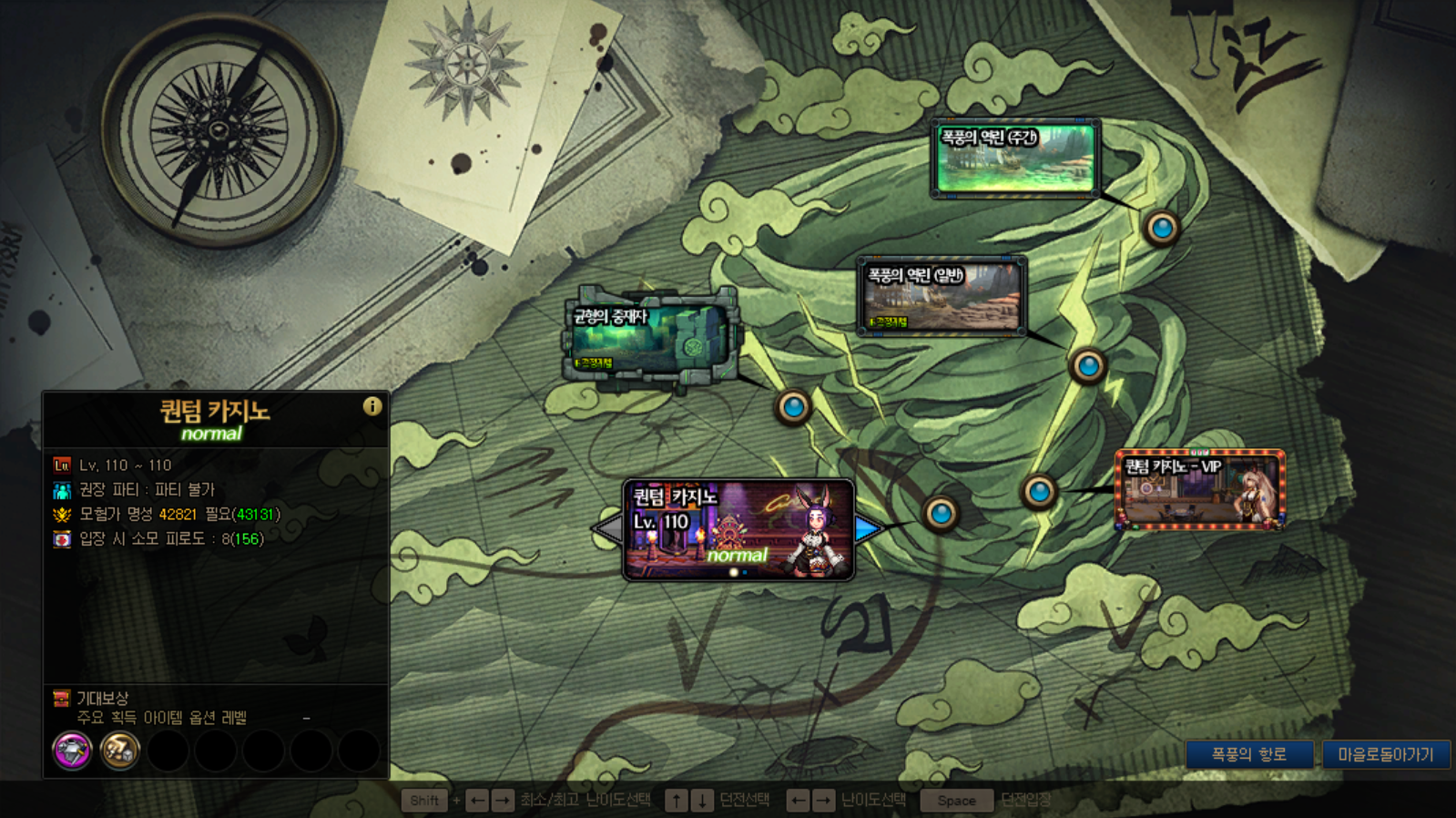Screen dimensions: 1456x818
Task: Inspect the gold fragments reward icon
Action: (119, 751)
